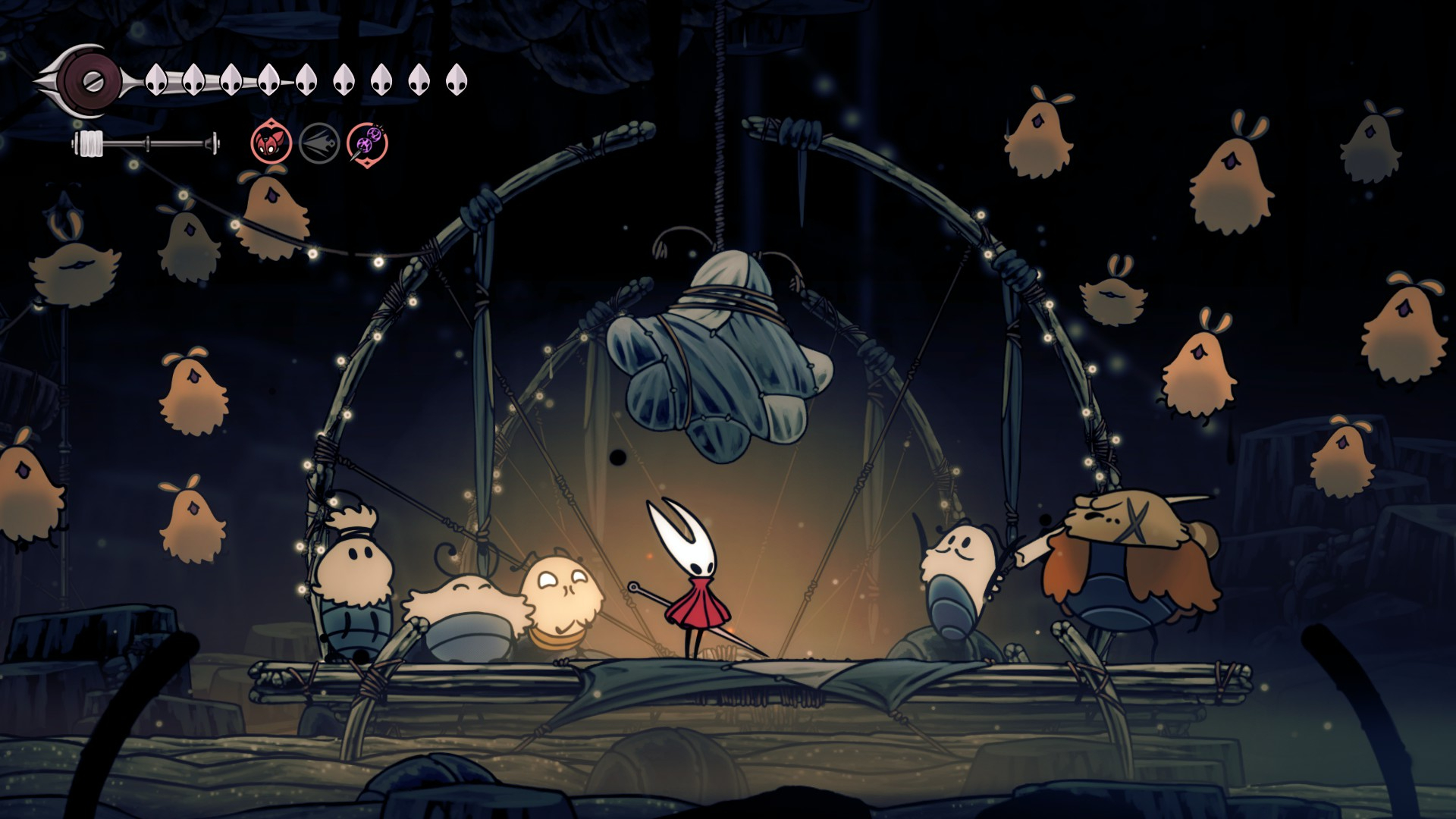The height and width of the screenshot is (819, 1456).
Task: Click the crest spool emblem
Action: (x=91, y=79)
